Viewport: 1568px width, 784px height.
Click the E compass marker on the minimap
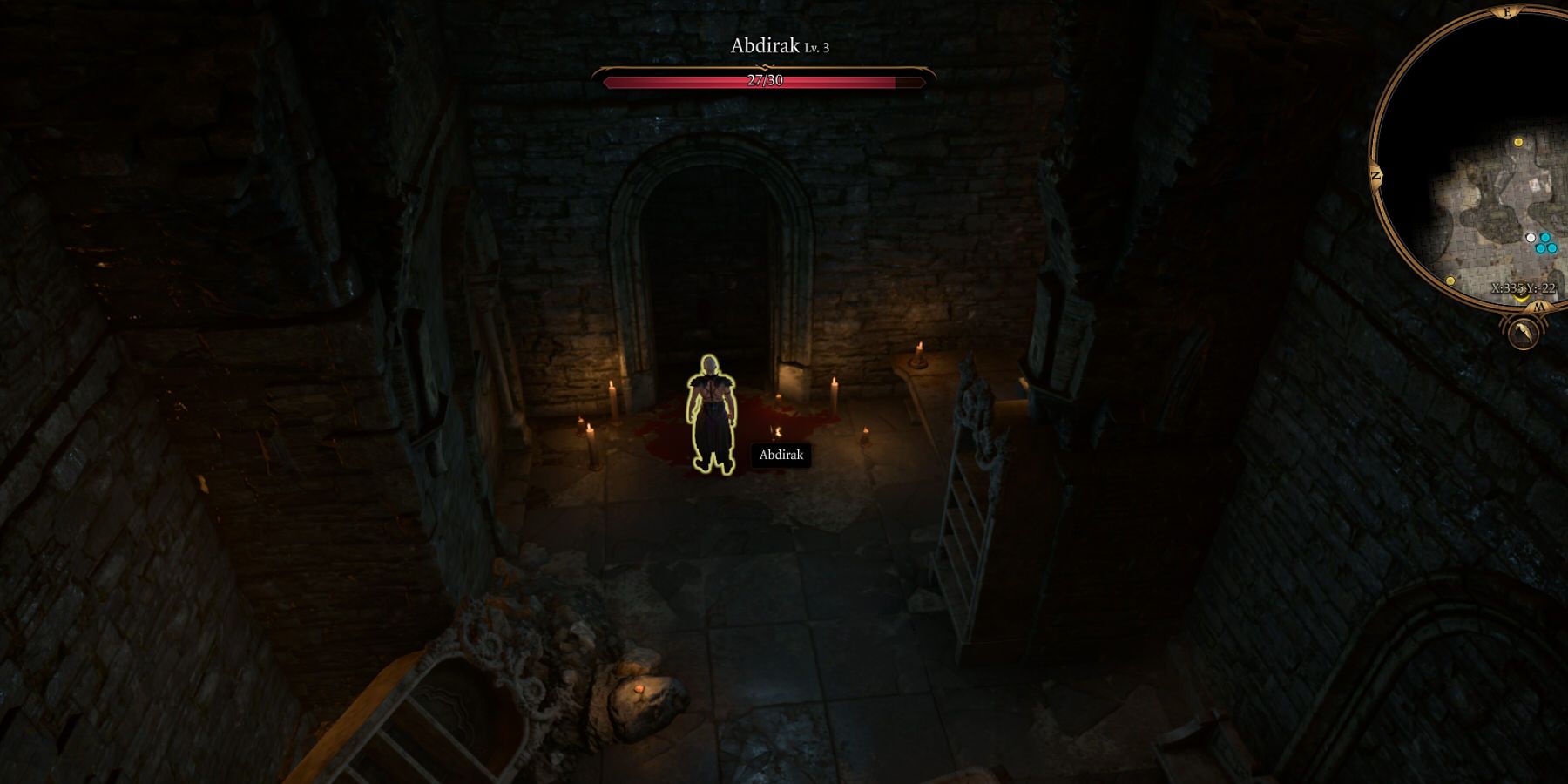pyautogui.click(x=1505, y=12)
